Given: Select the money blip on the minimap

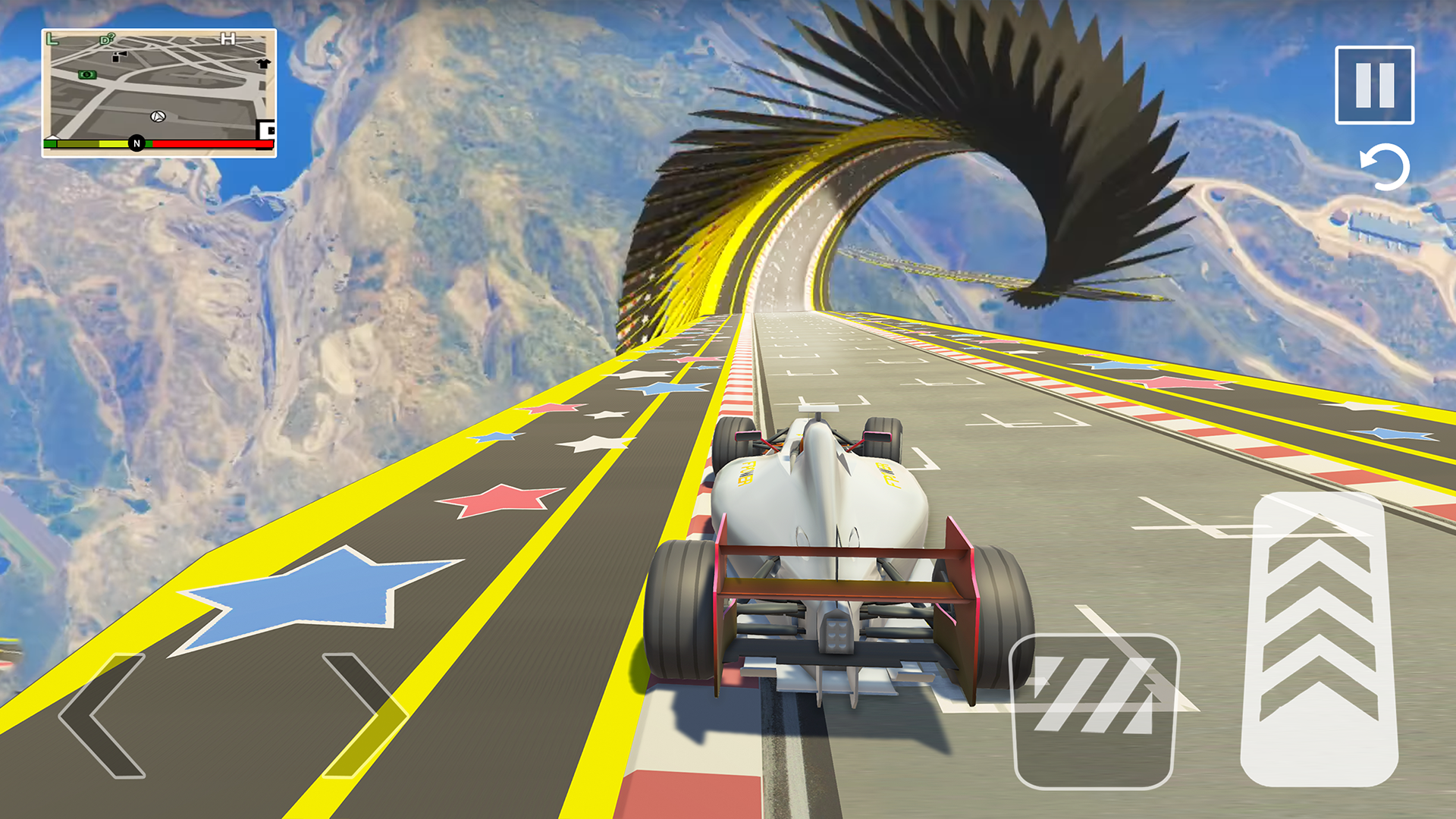Looking at the screenshot, I should click(86, 76).
